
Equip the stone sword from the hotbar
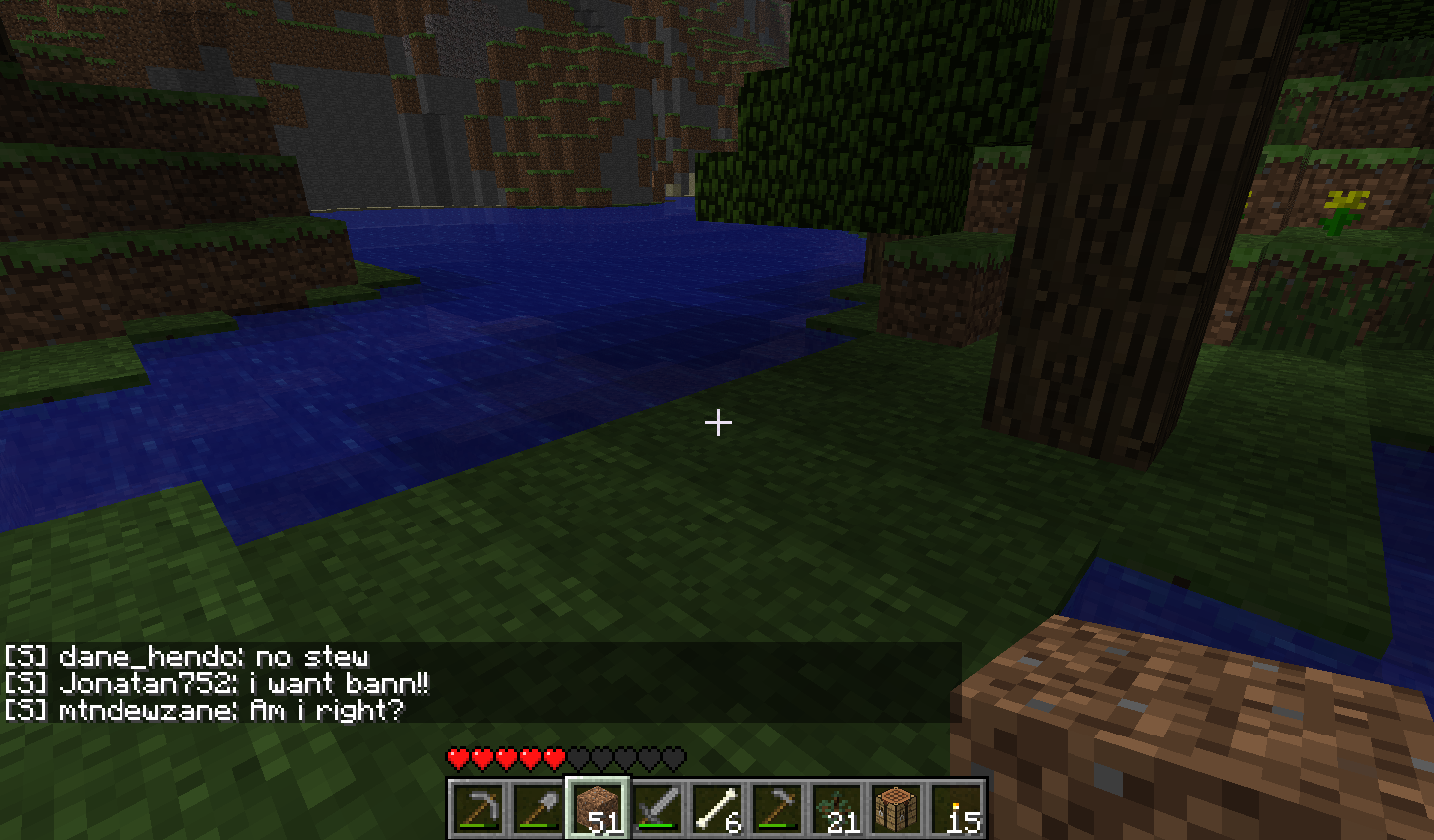click(657, 807)
